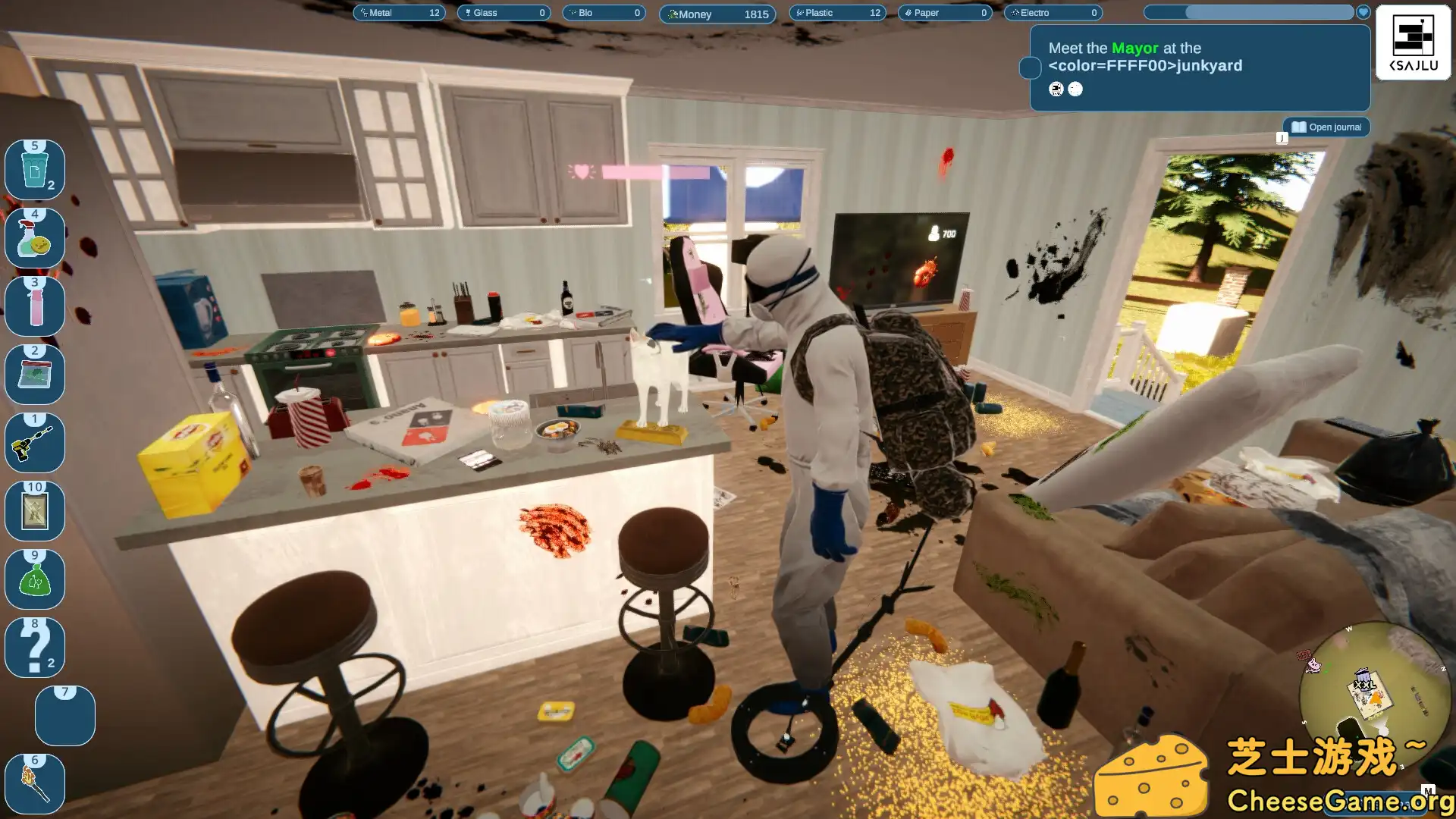Click the level progress bar at the top

click(x=1249, y=12)
